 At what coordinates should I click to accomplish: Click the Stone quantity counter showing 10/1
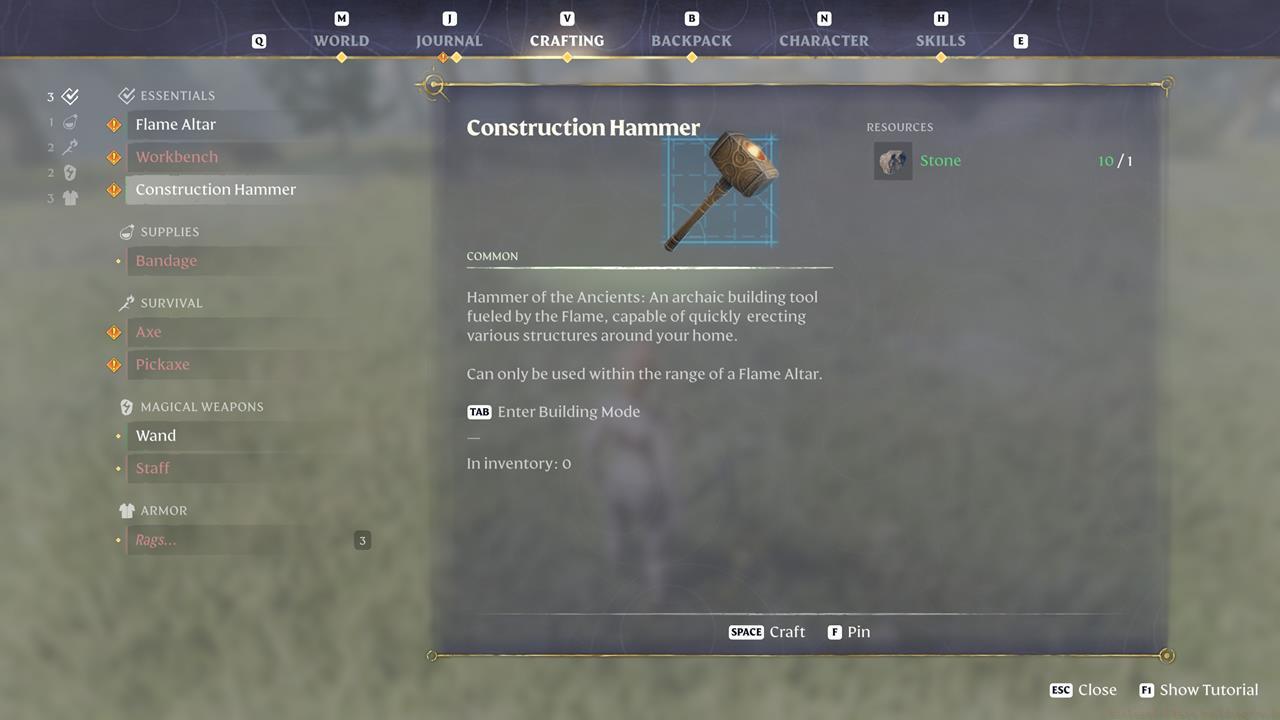[1114, 160]
